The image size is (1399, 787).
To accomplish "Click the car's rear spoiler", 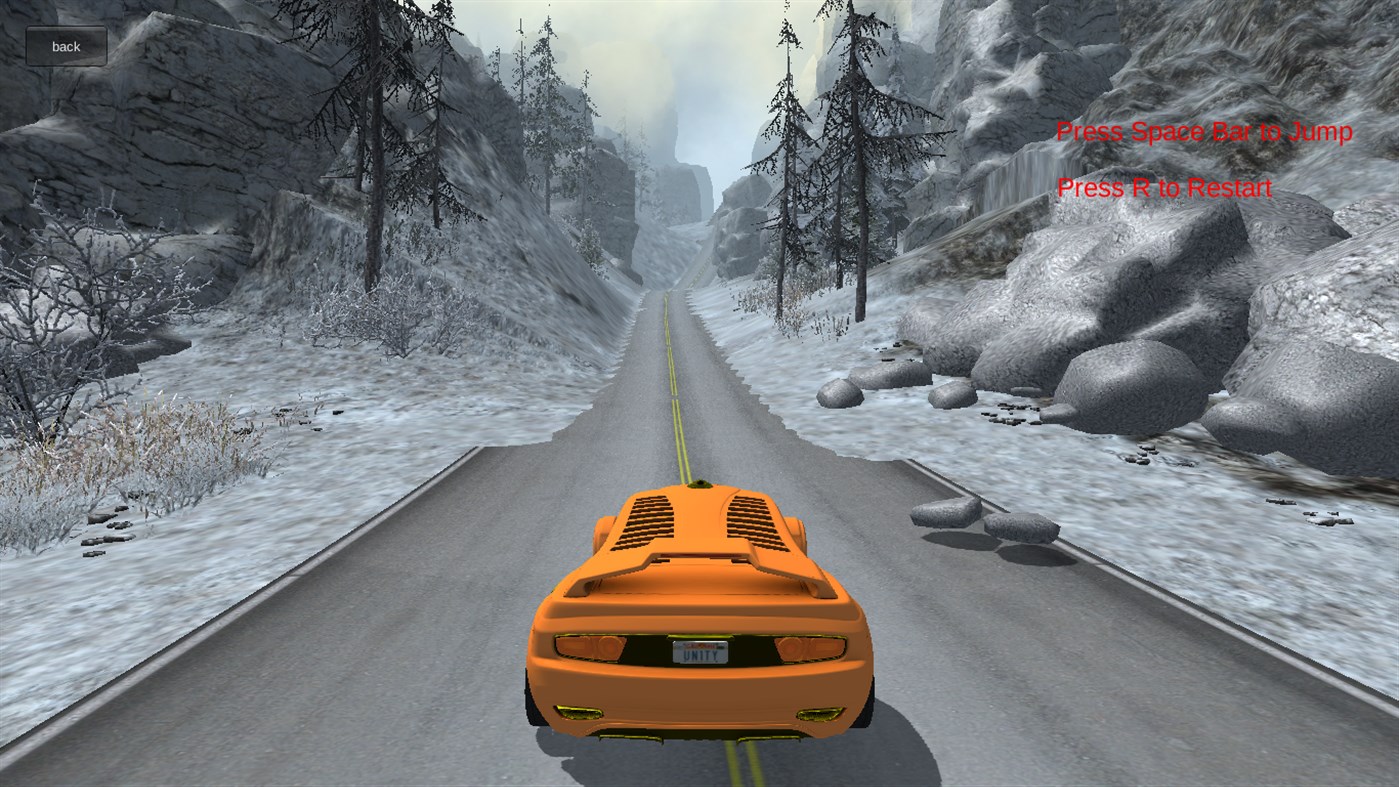I will (x=700, y=570).
